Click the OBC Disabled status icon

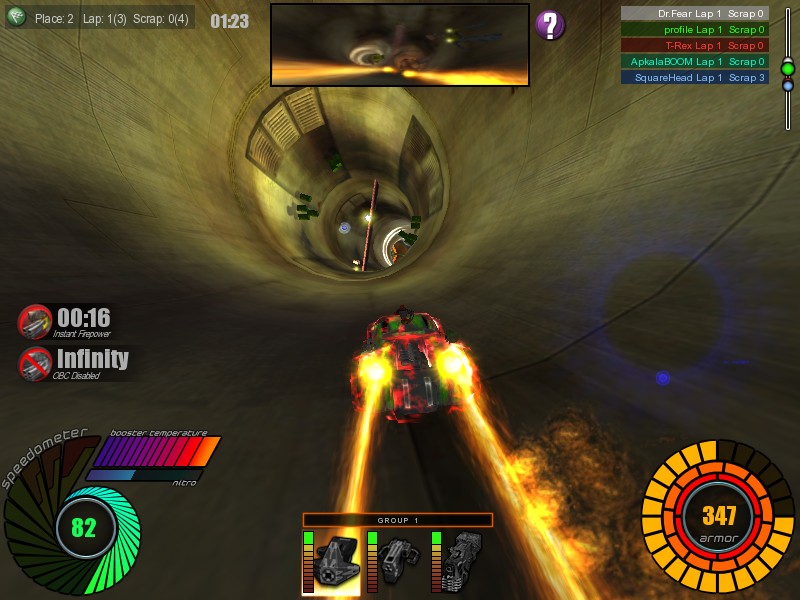coord(35,362)
